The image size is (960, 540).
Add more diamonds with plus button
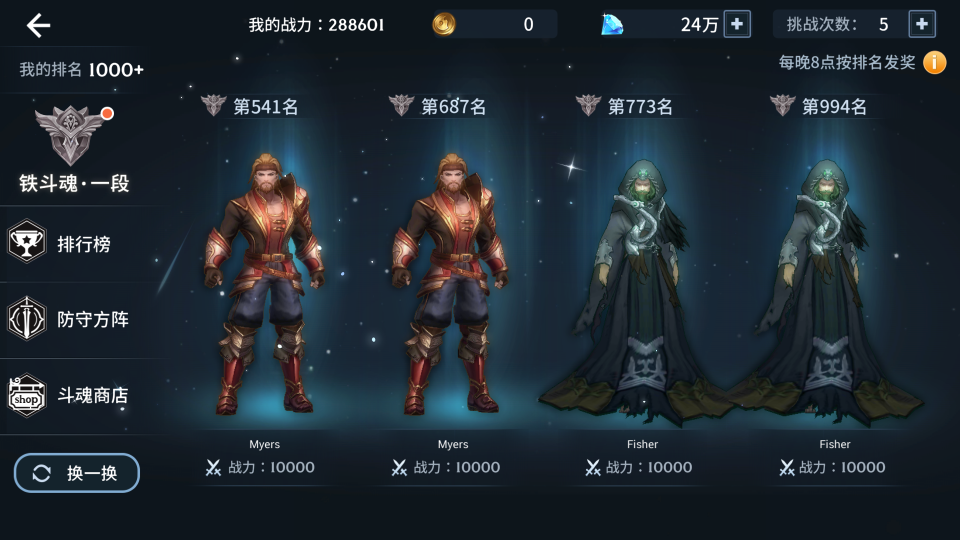[x=737, y=24]
